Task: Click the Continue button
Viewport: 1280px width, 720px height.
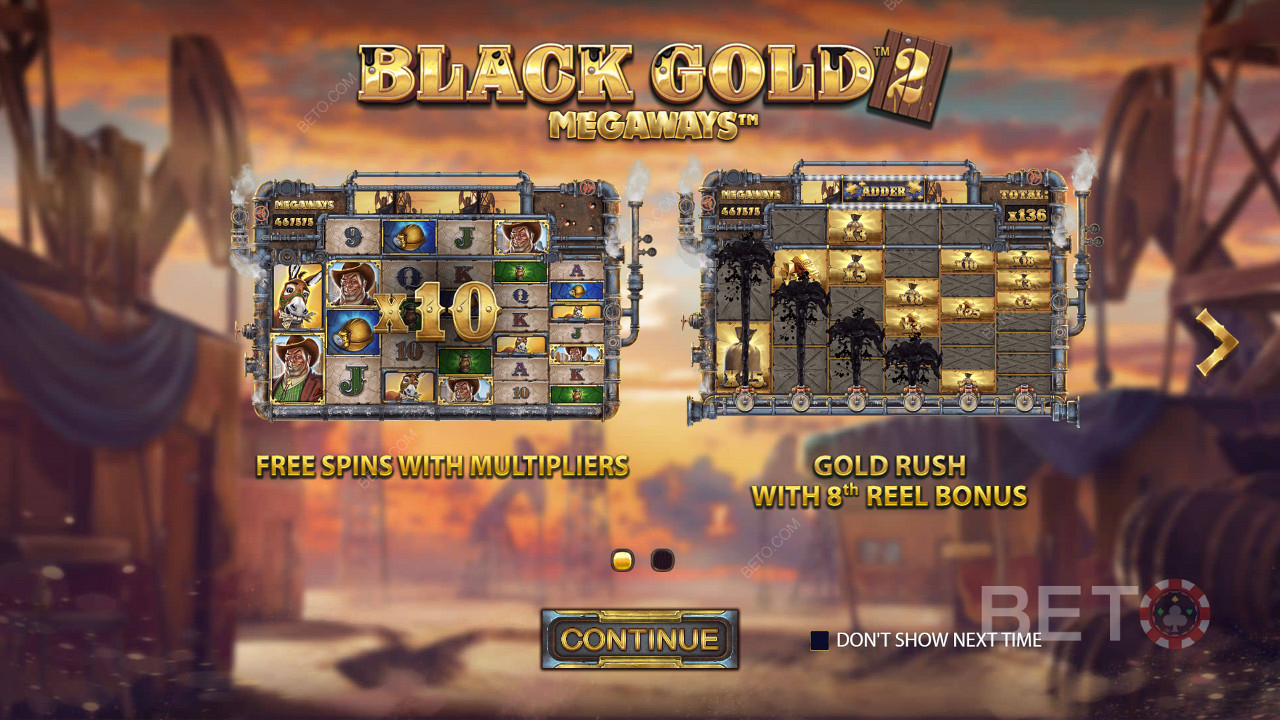Action: (640, 639)
